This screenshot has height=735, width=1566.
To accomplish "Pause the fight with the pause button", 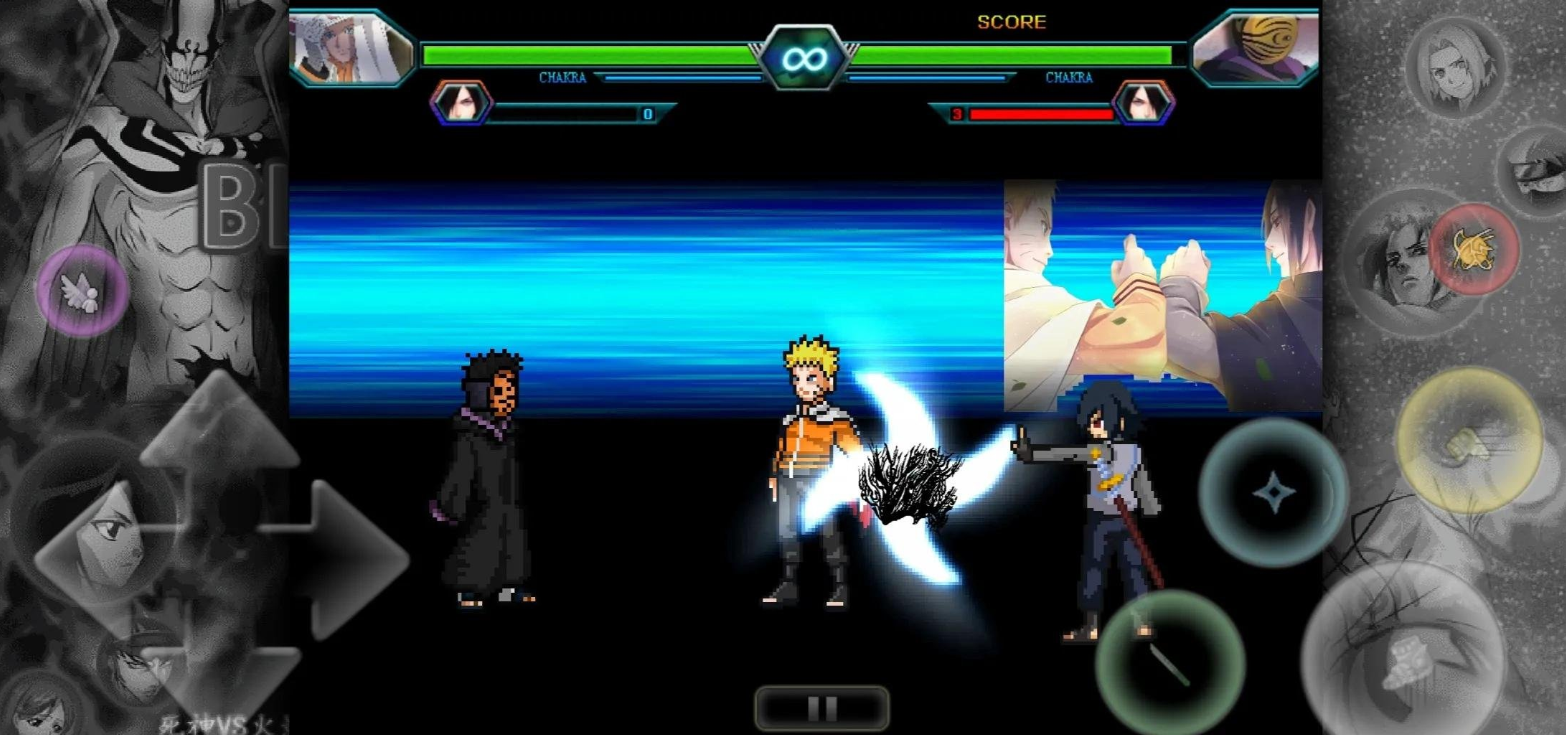I will coord(821,708).
